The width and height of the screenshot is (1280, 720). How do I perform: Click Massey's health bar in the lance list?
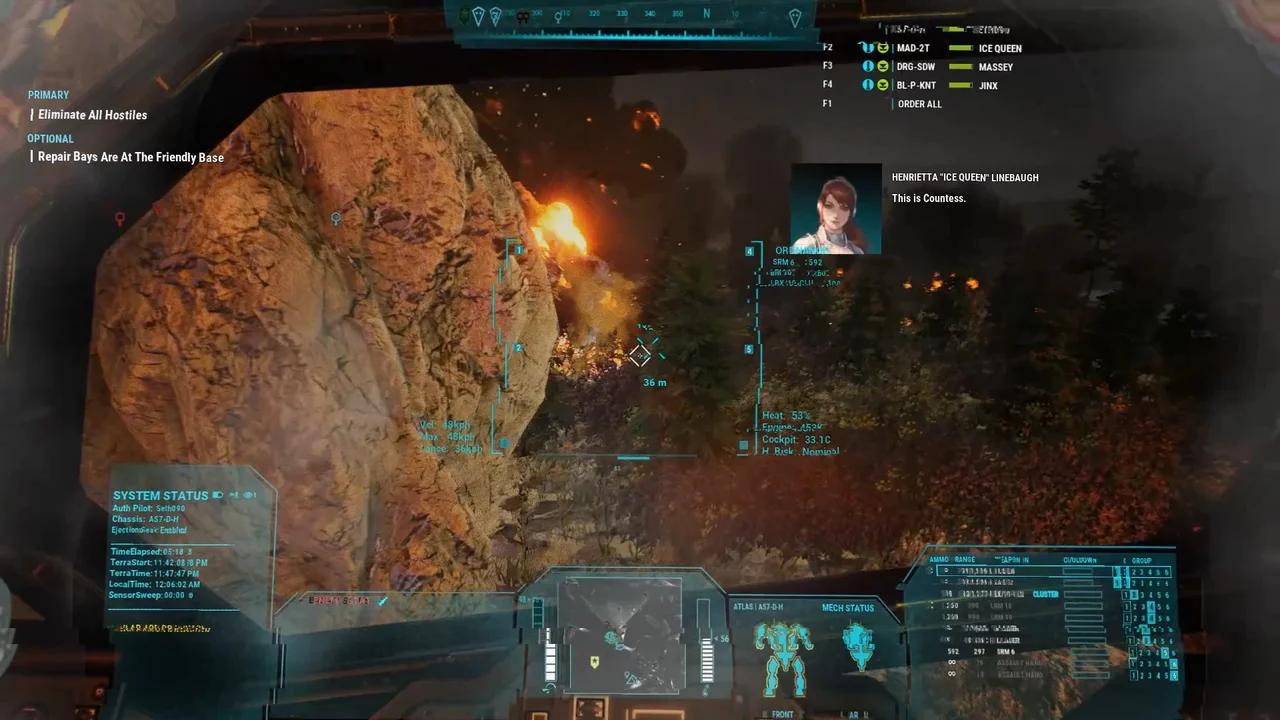960,66
